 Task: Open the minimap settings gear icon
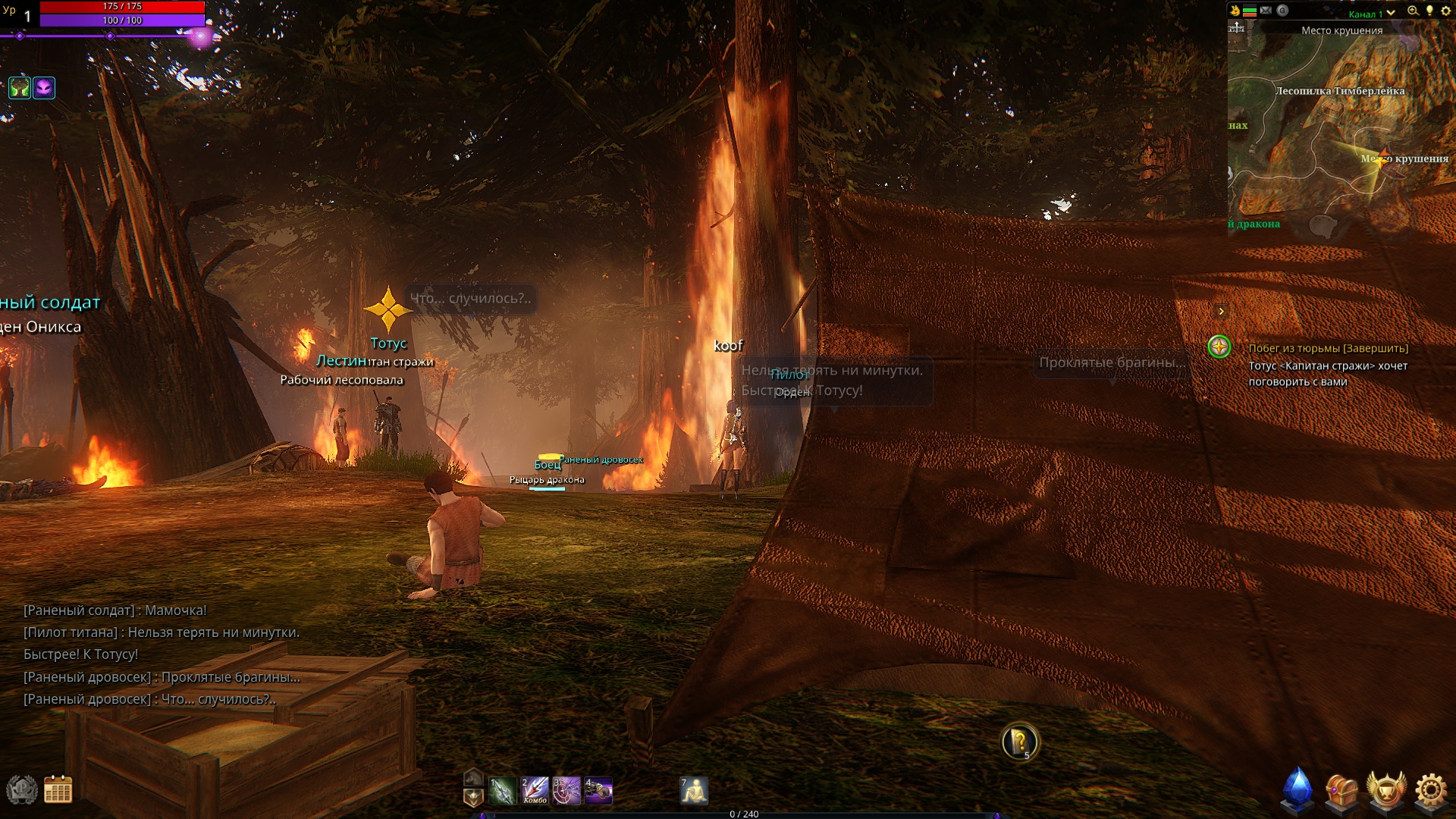point(1445,11)
